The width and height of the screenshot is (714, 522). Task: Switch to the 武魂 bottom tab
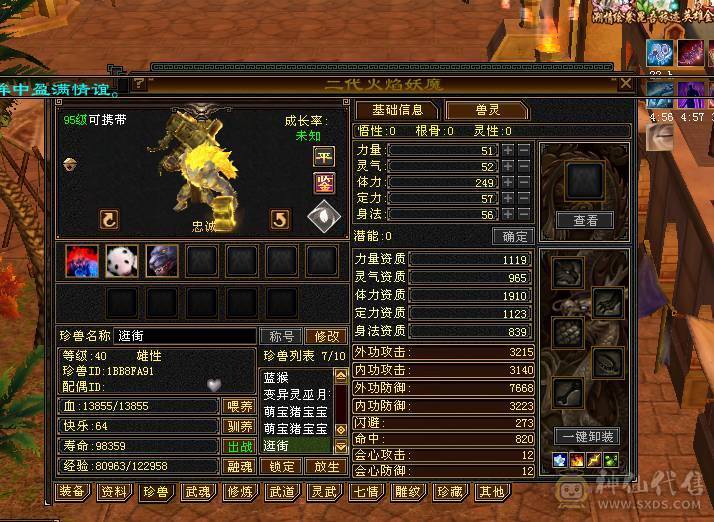tap(197, 491)
